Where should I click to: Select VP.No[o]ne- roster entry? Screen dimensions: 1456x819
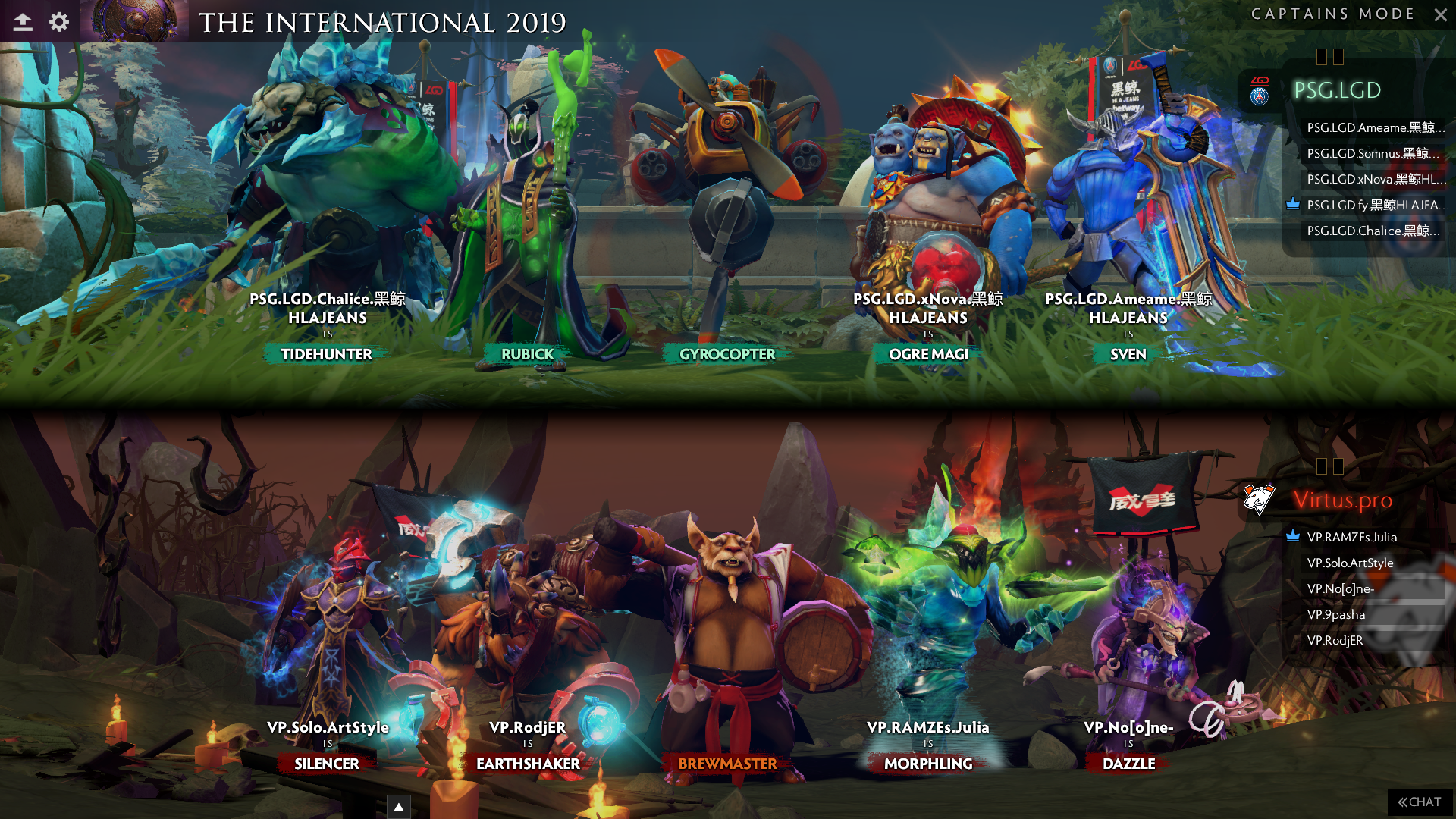1340,588
